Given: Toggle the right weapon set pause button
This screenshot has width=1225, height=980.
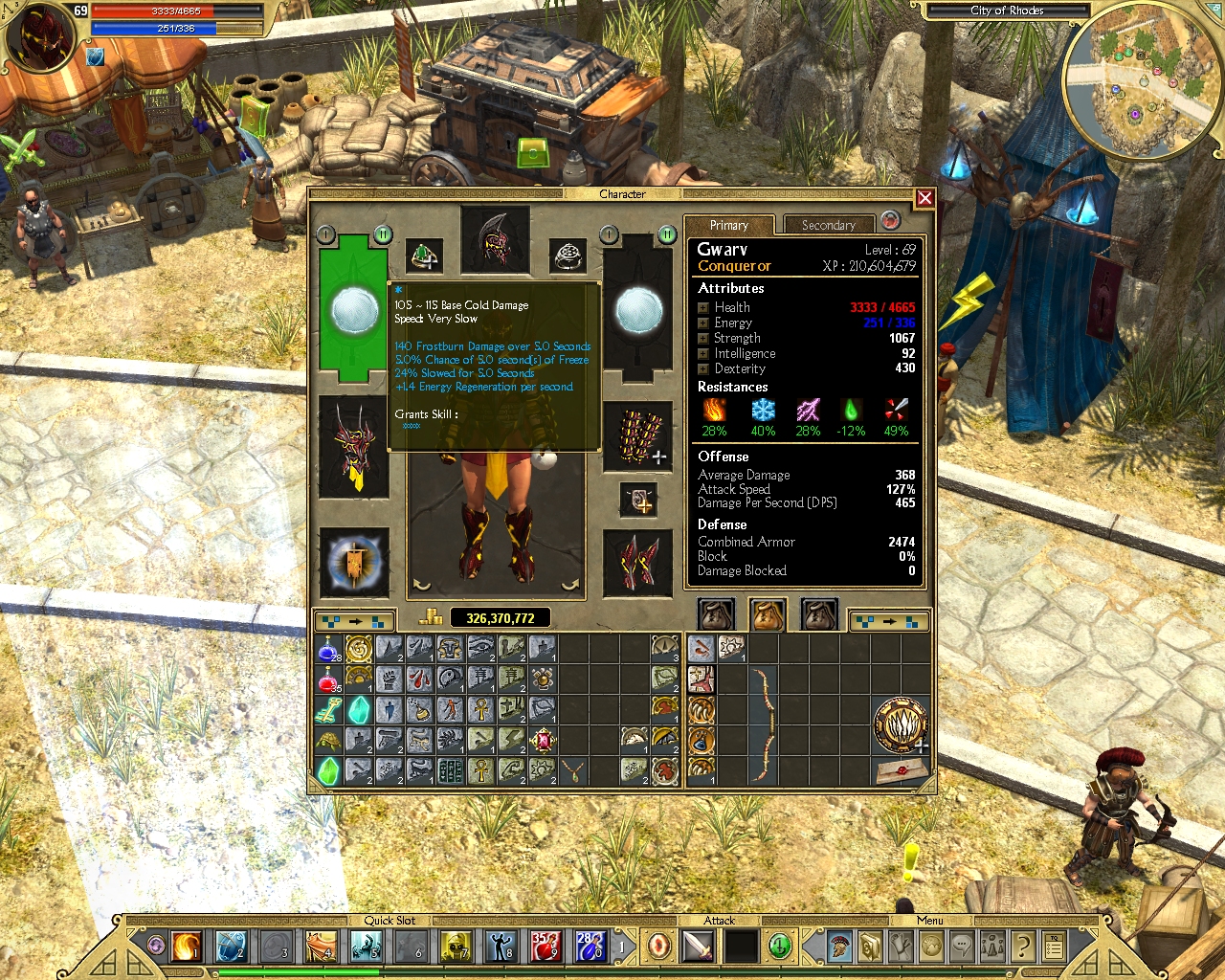Looking at the screenshot, I should [667, 234].
